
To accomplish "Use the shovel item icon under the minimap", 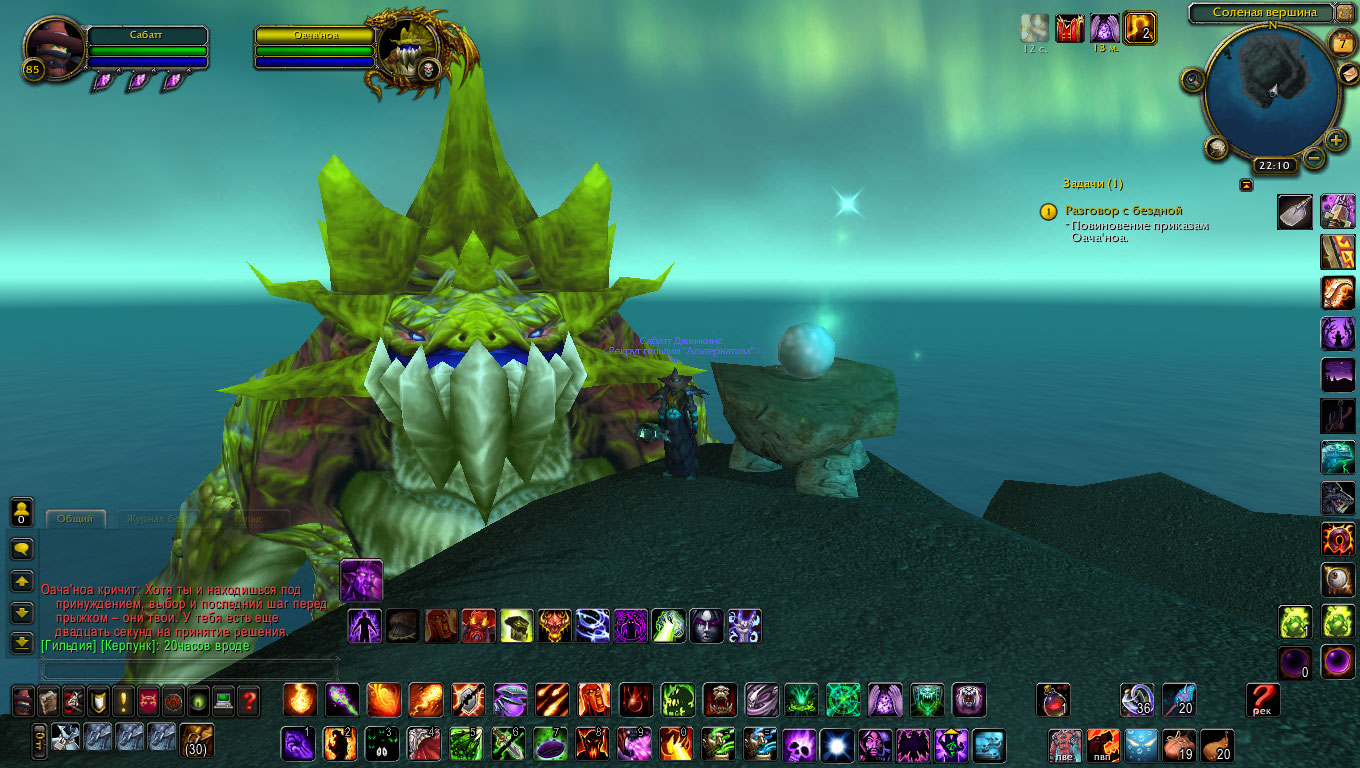I will coord(1295,212).
